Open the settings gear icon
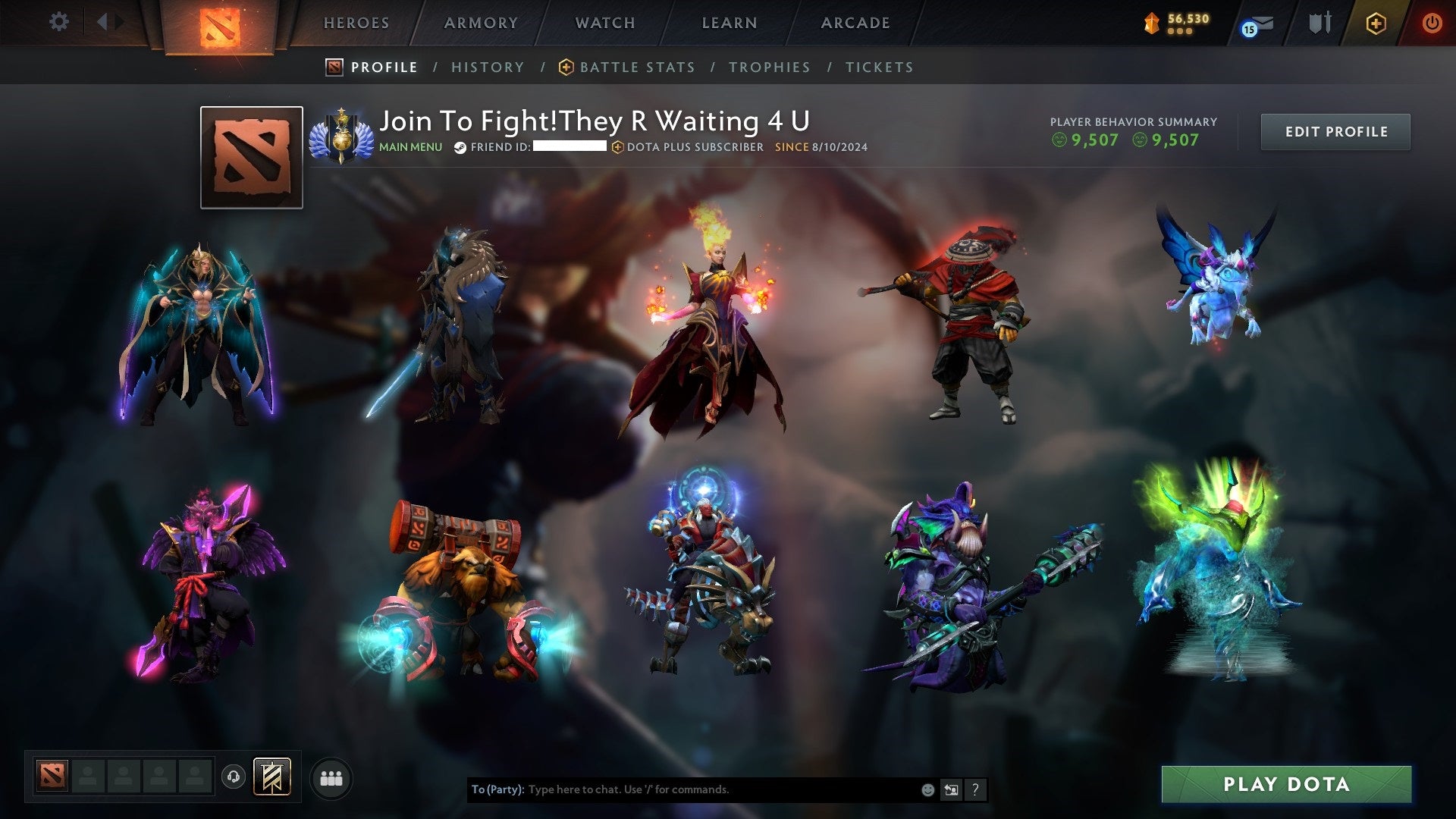The height and width of the screenshot is (819, 1456). (58, 22)
